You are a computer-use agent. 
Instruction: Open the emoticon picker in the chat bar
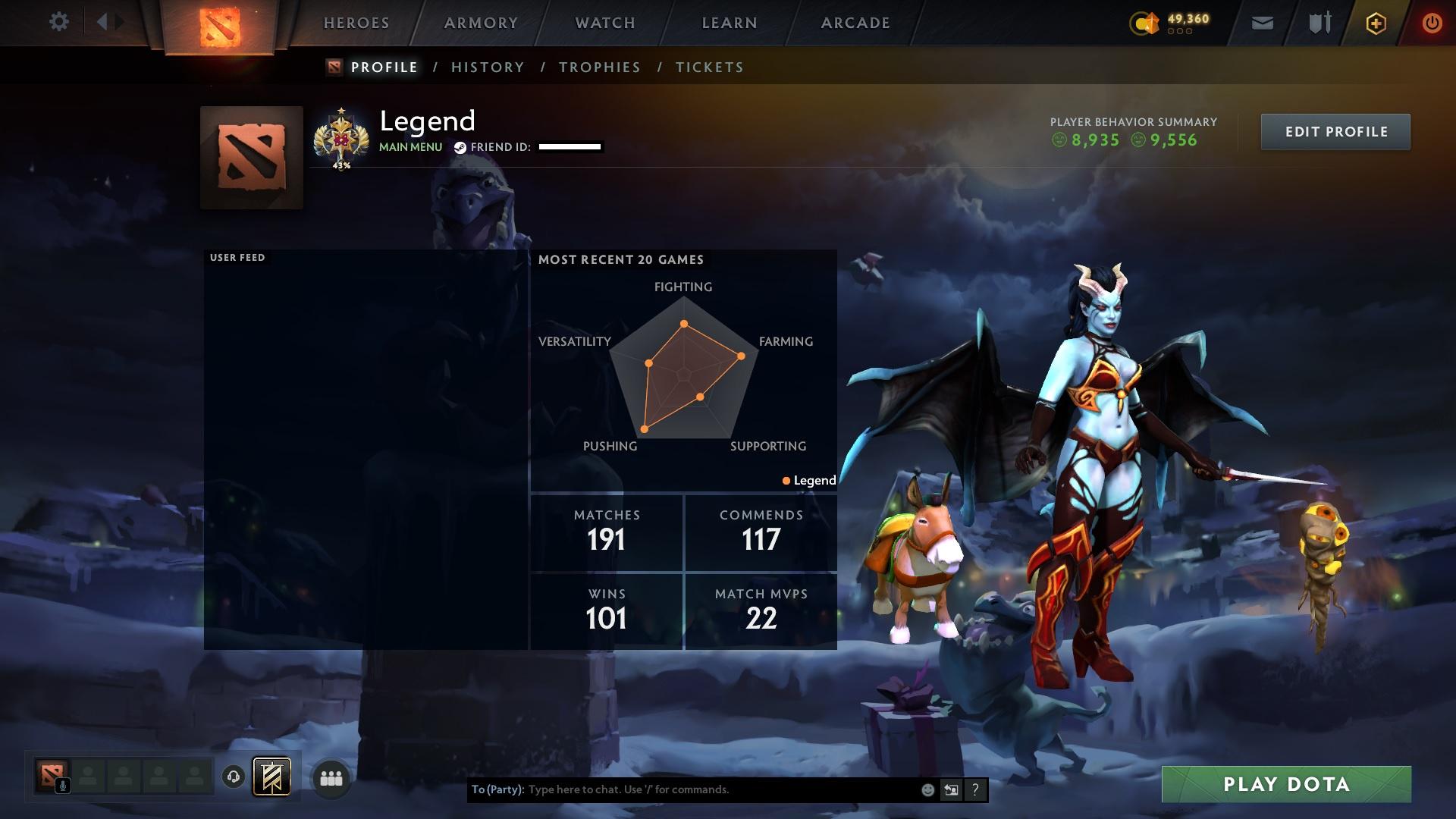pos(928,789)
